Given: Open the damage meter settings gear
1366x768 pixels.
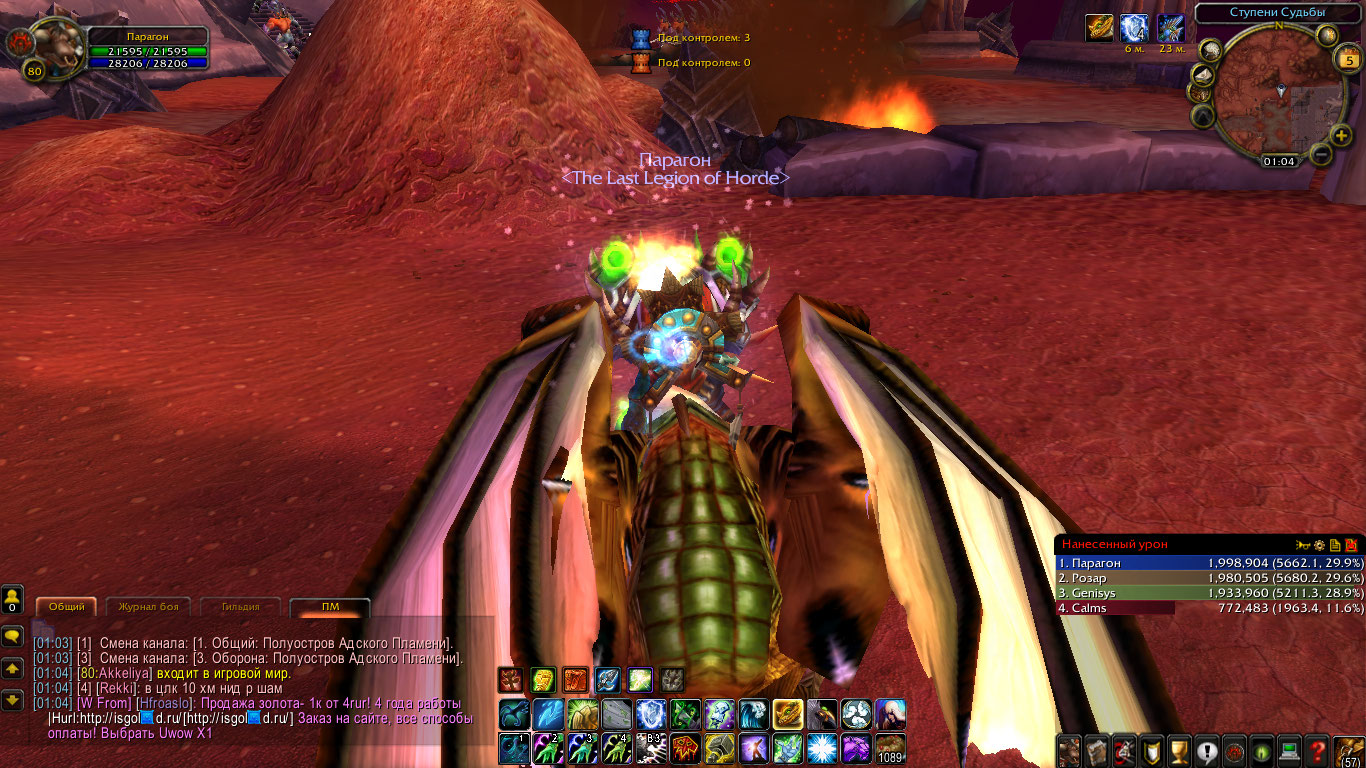Looking at the screenshot, I should [x=1319, y=545].
